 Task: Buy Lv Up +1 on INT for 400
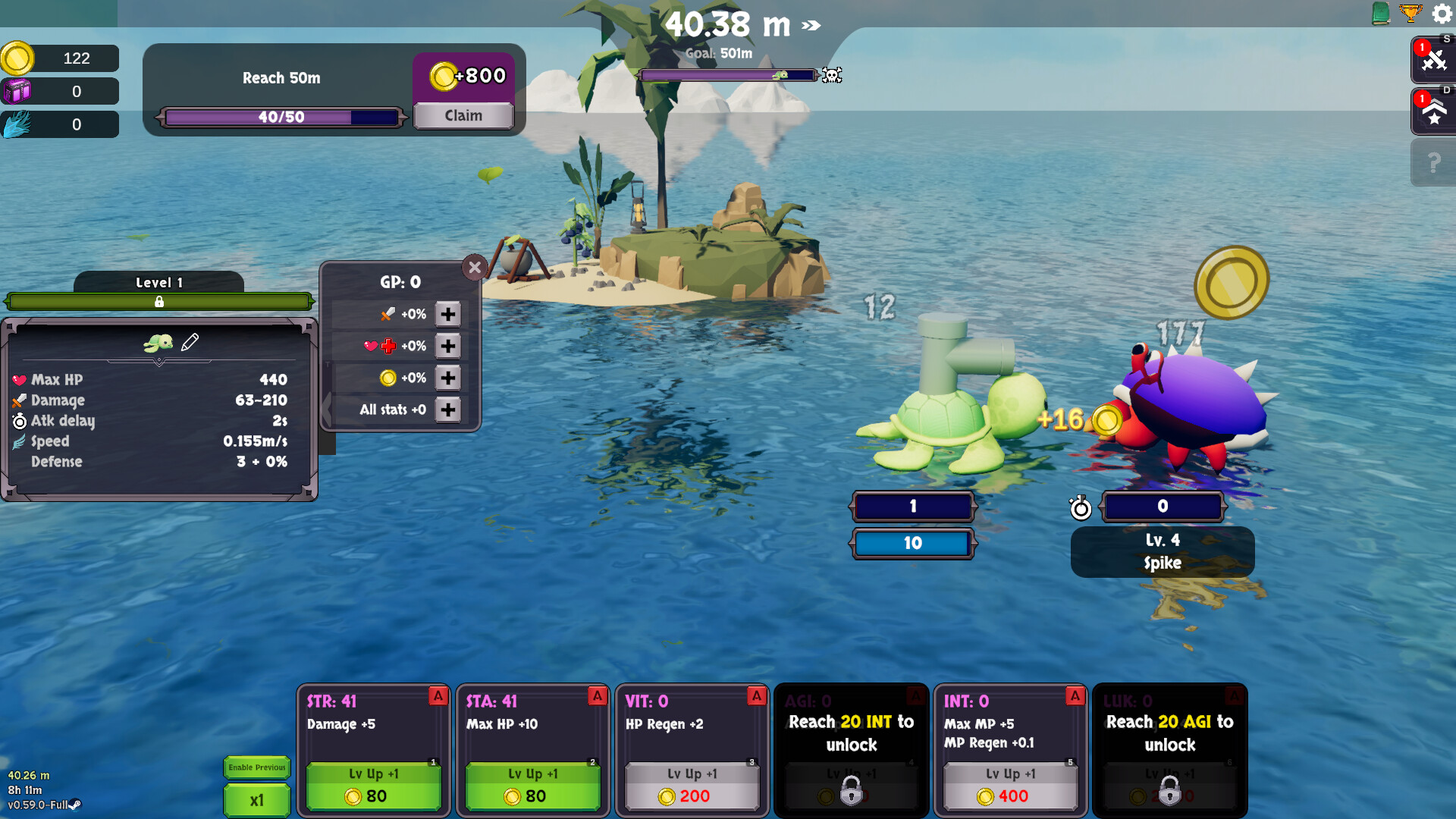[x=1011, y=785]
